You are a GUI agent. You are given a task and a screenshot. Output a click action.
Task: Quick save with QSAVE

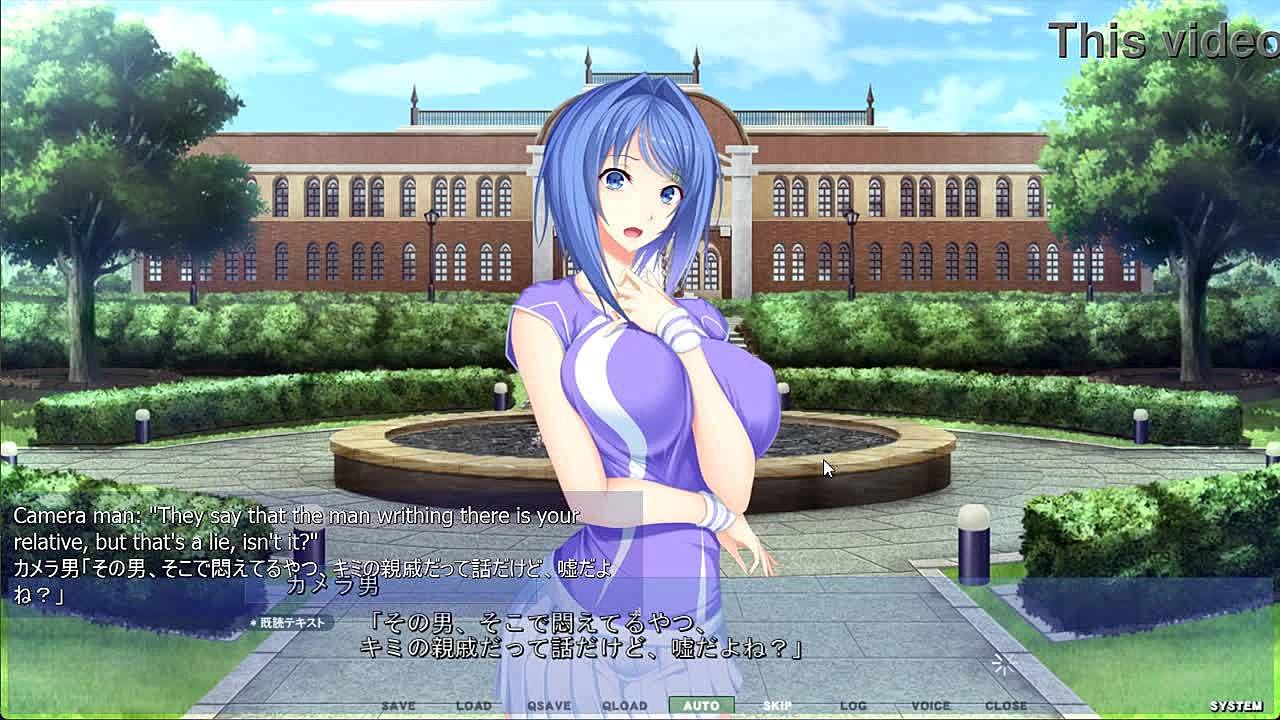[x=549, y=706]
